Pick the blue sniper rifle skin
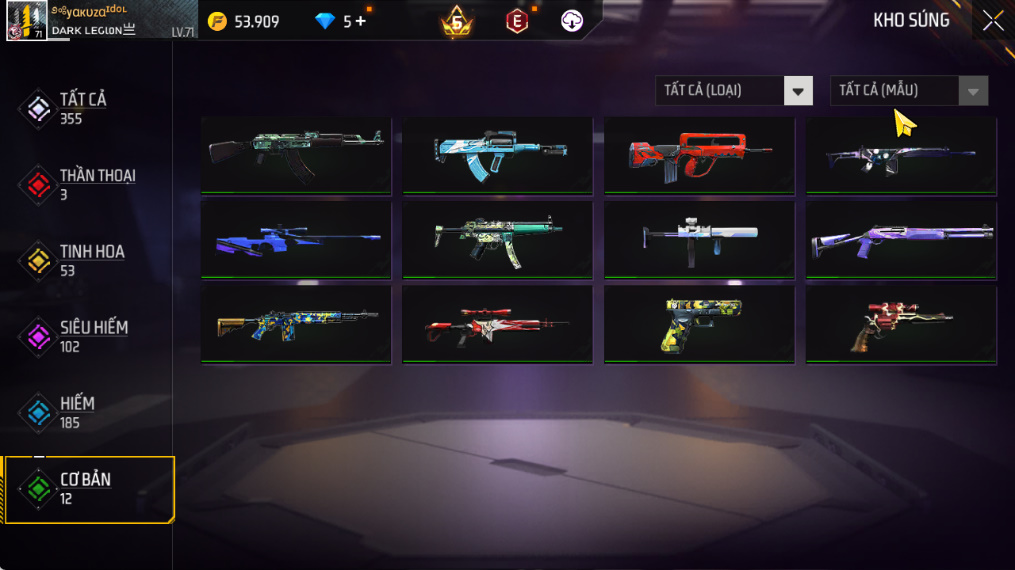1015x570 pixels. 296,239
